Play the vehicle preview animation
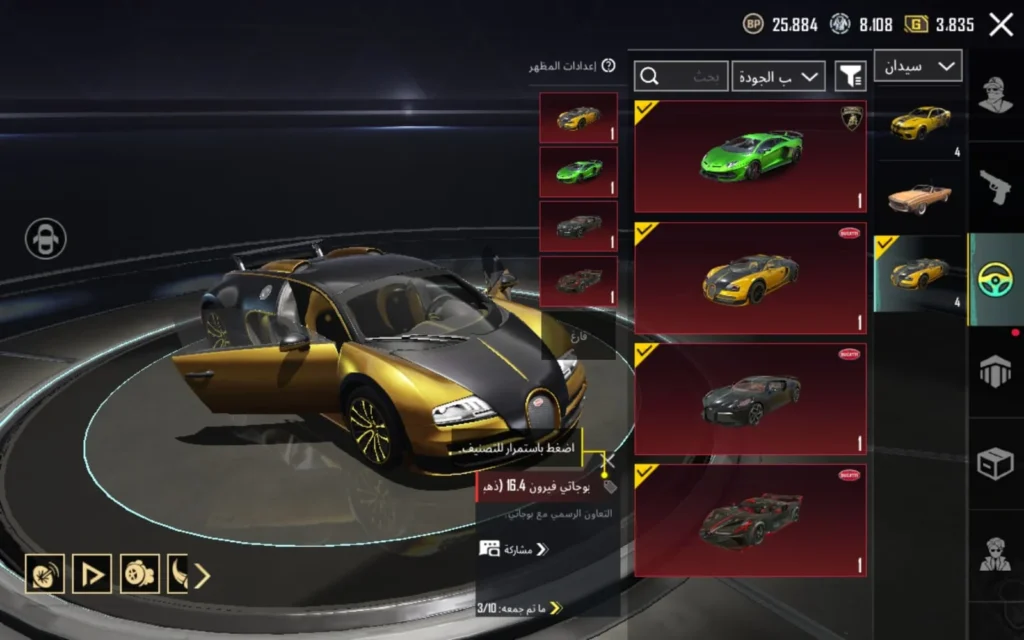1024x640 pixels. [x=93, y=574]
